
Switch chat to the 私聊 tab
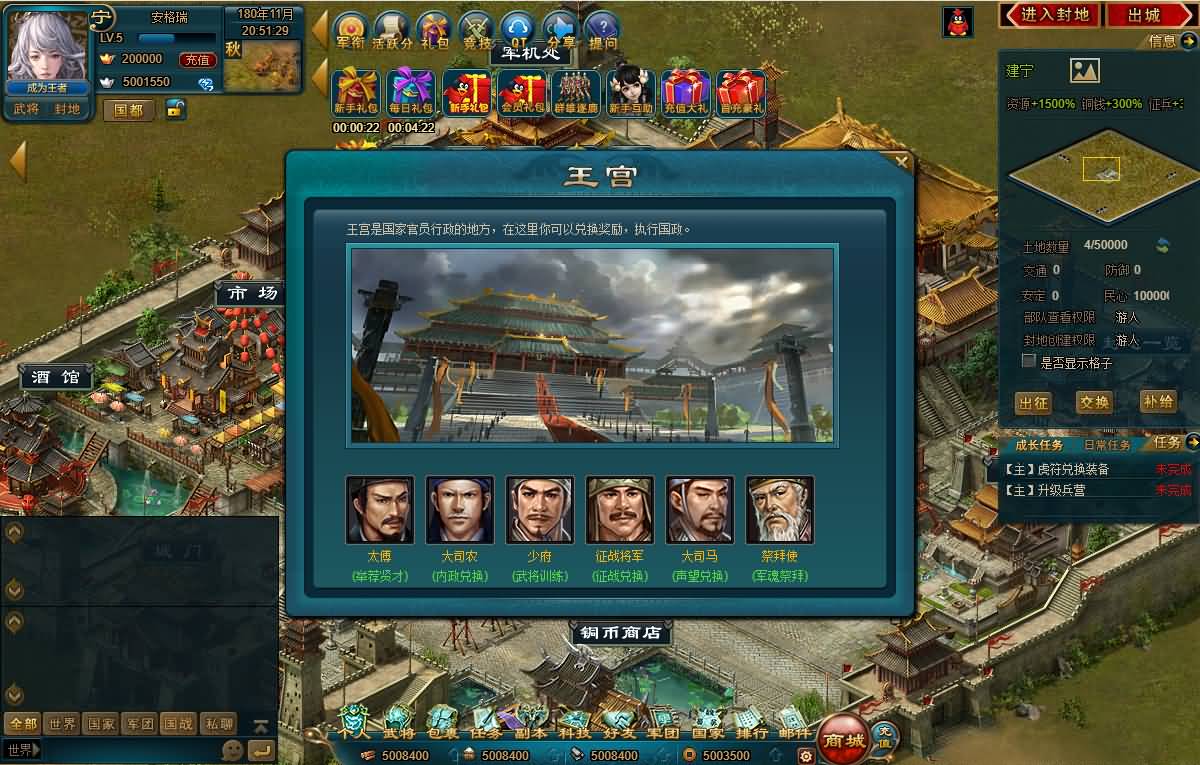tap(218, 724)
